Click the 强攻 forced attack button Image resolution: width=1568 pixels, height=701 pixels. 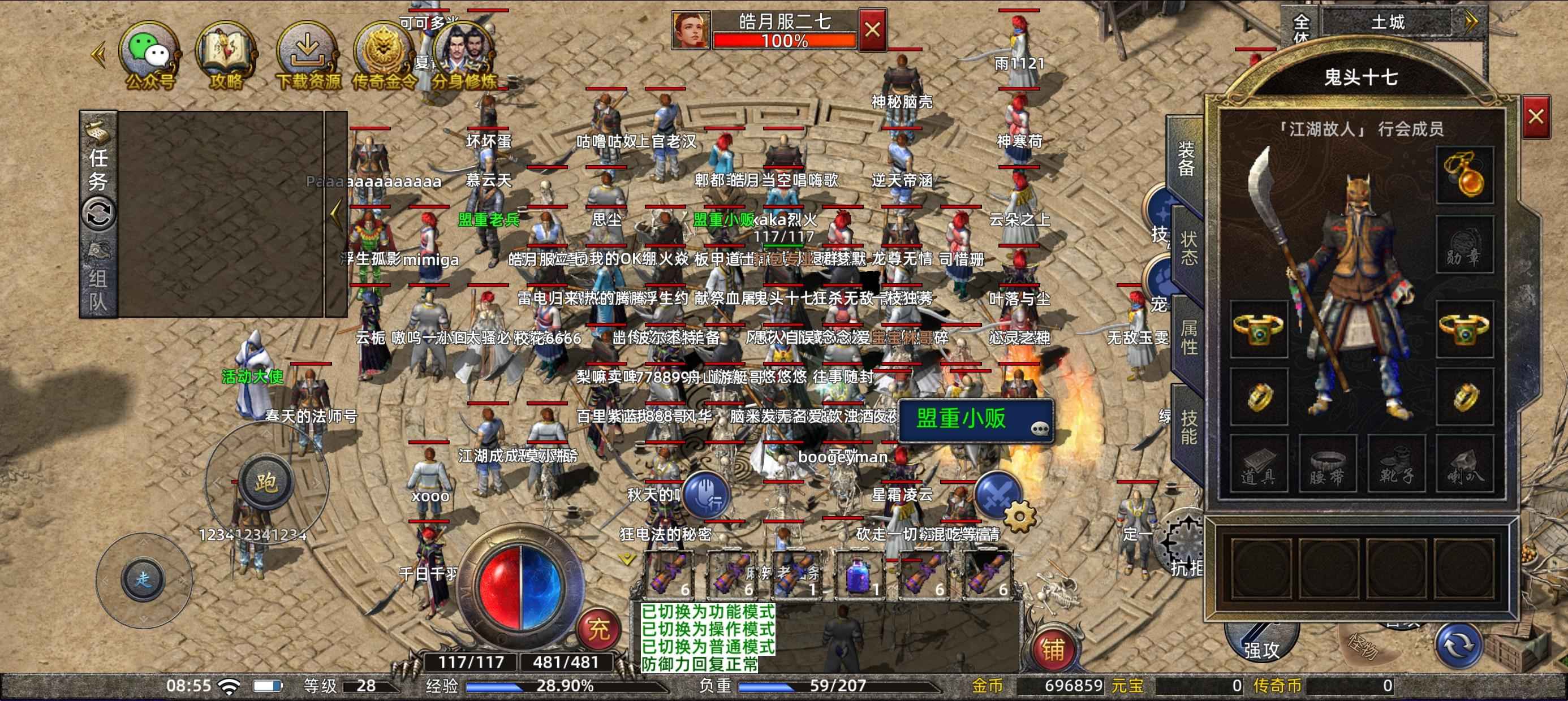click(x=1261, y=645)
